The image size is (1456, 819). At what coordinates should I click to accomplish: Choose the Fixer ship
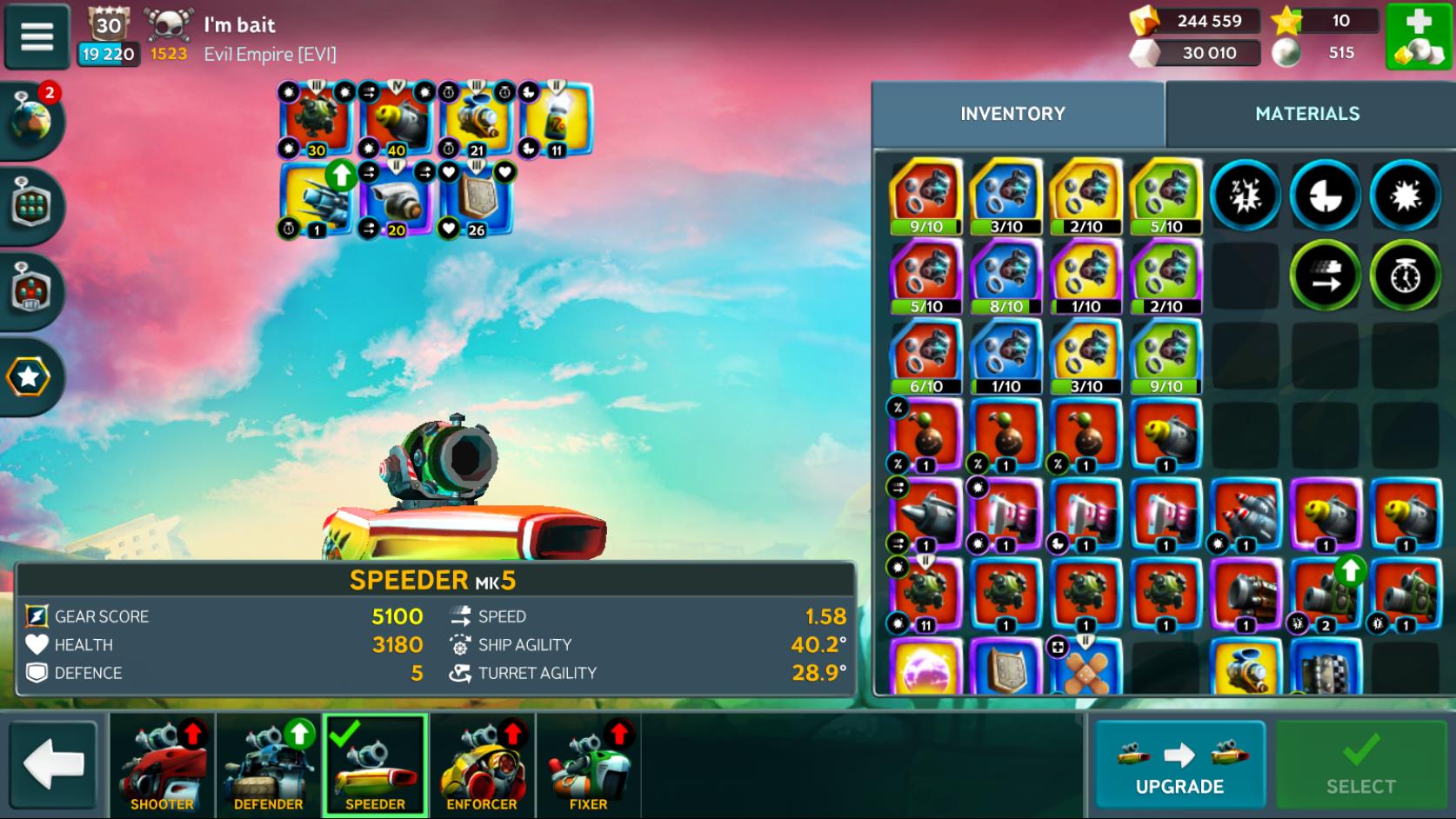(x=589, y=765)
